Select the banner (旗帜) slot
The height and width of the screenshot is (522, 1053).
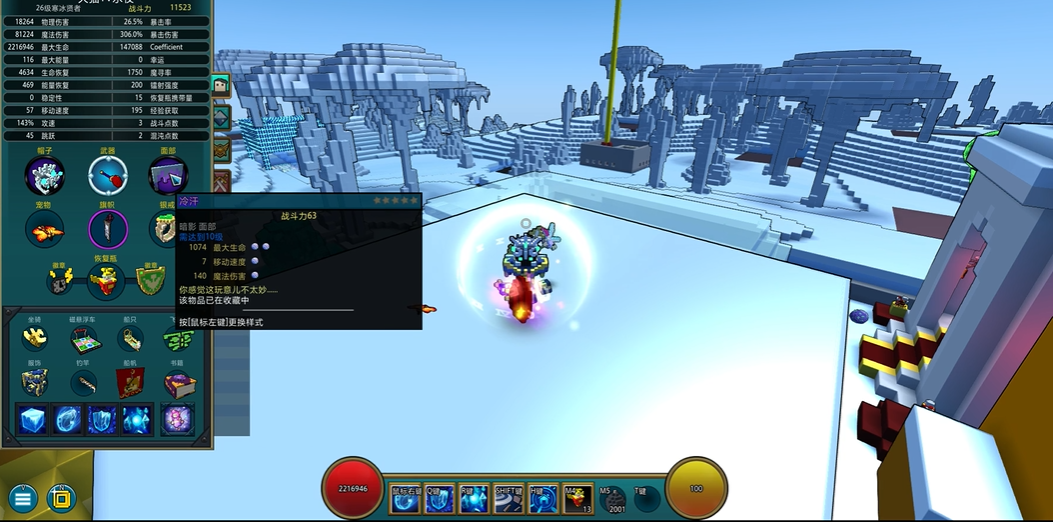(107, 230)
